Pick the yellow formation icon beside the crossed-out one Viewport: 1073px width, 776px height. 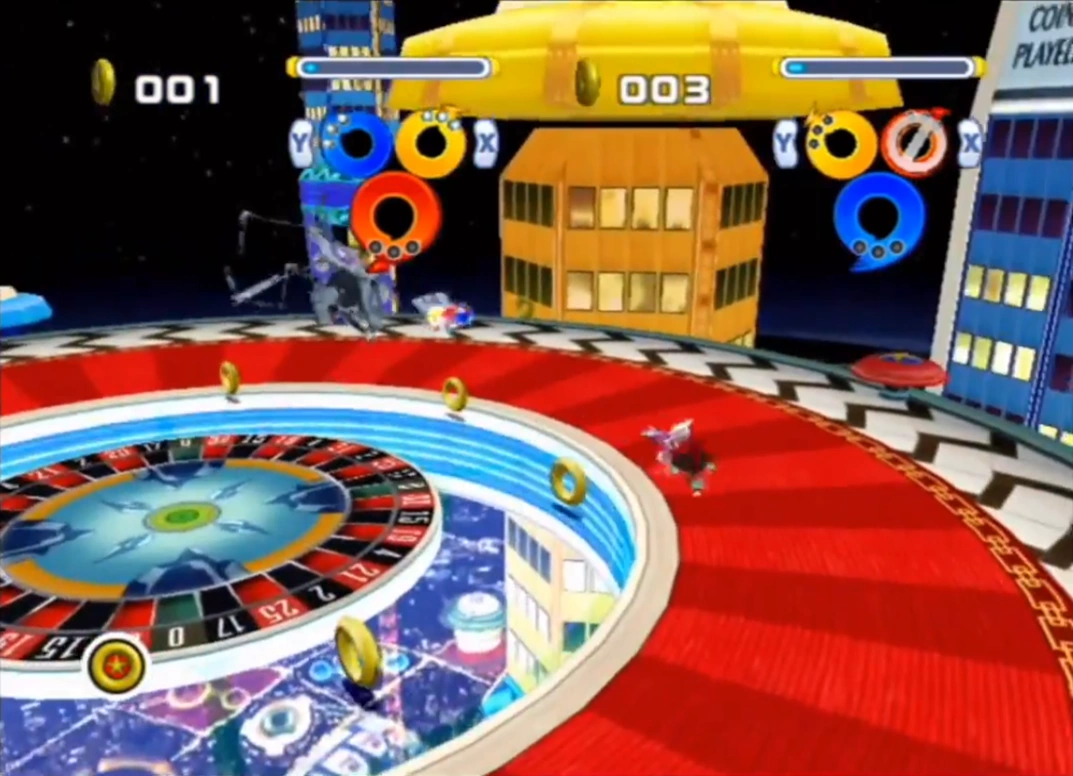(840, 144)
